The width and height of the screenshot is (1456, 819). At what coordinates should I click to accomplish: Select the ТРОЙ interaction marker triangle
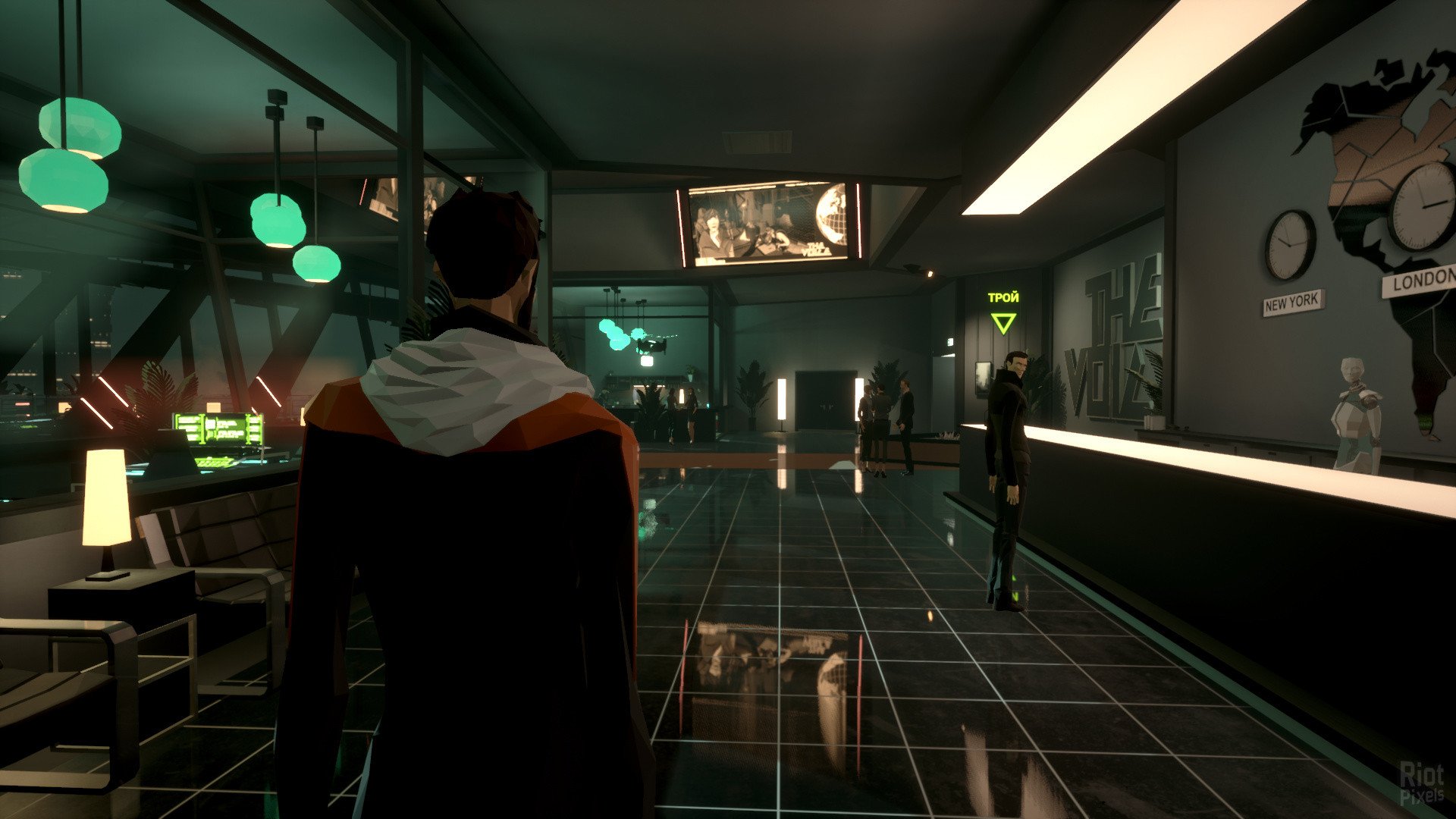1003,323
